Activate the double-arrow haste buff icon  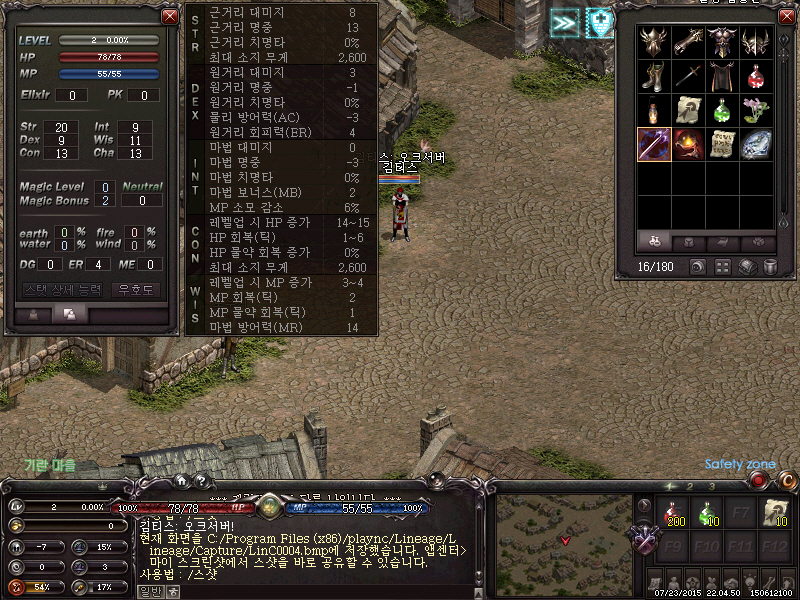tap(564, 22)
